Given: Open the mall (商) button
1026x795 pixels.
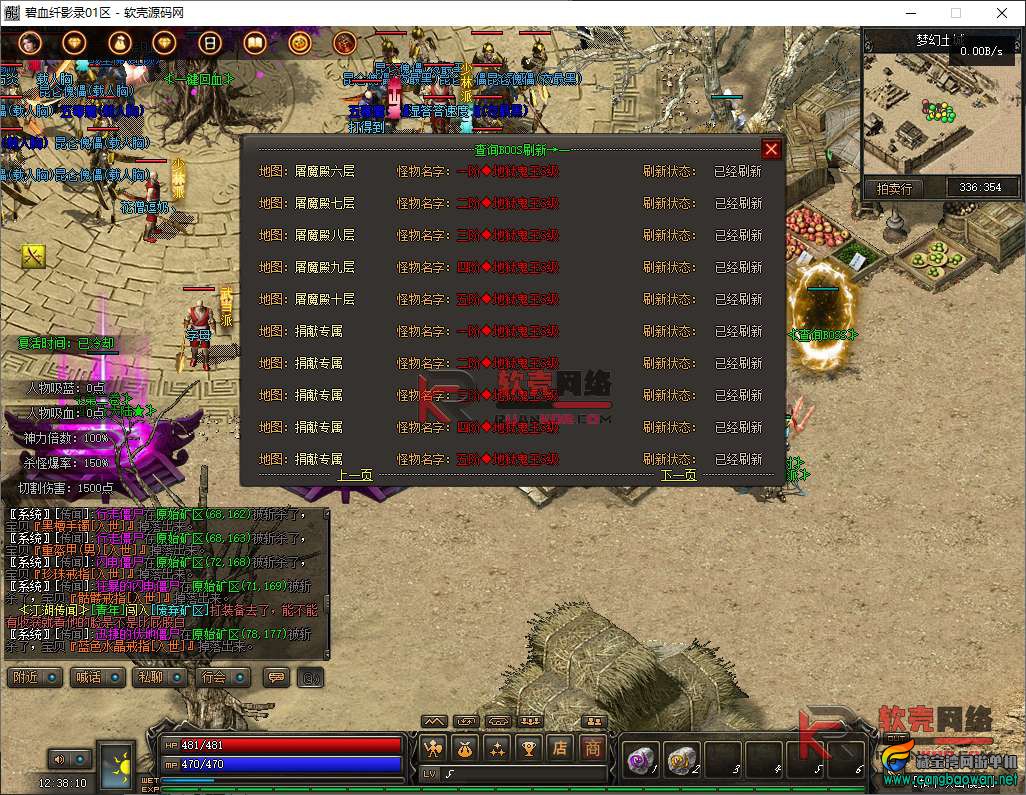Looking at the screenshot, I should point(593,747).
